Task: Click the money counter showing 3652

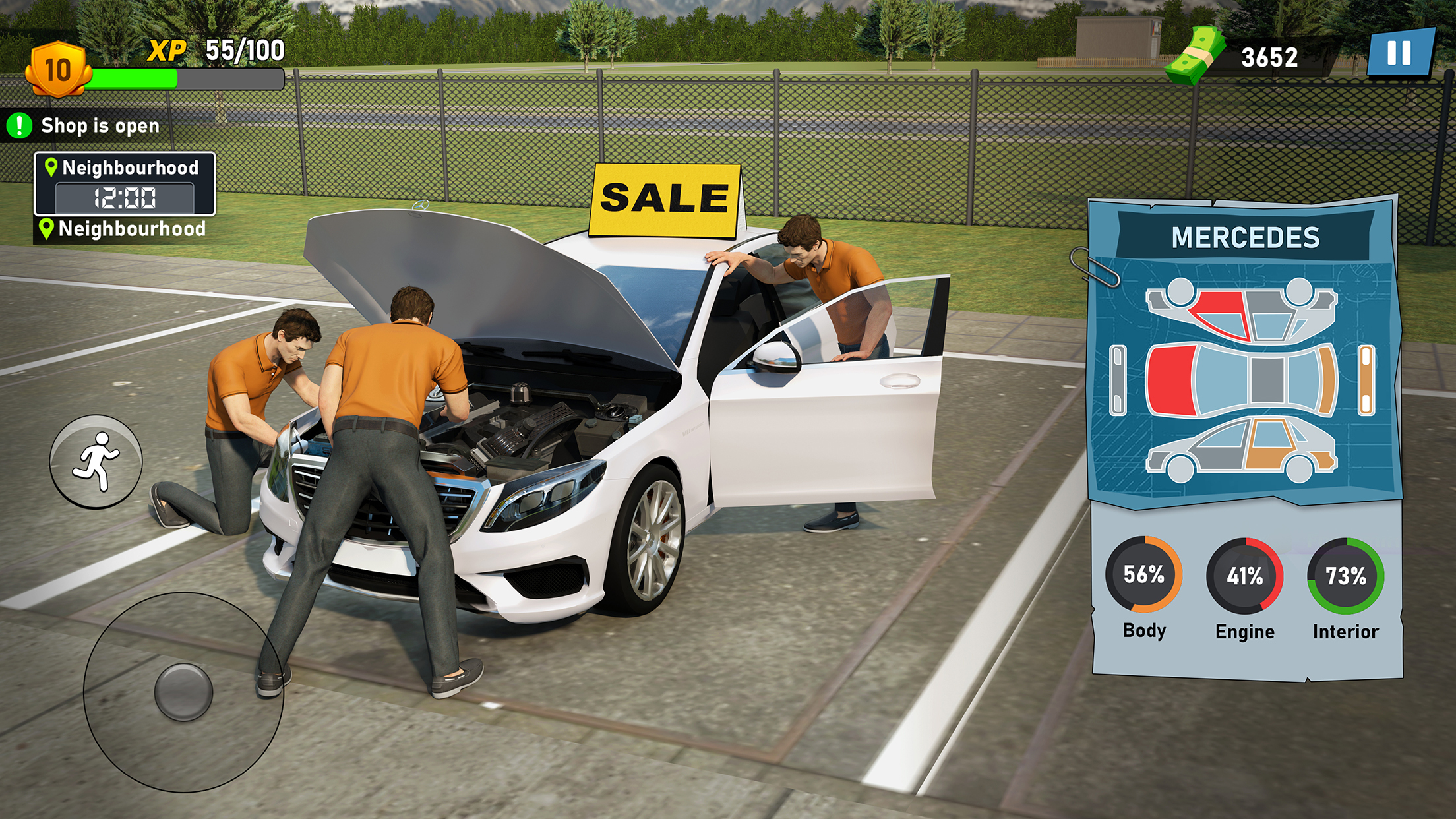Action: (1269, 58)
